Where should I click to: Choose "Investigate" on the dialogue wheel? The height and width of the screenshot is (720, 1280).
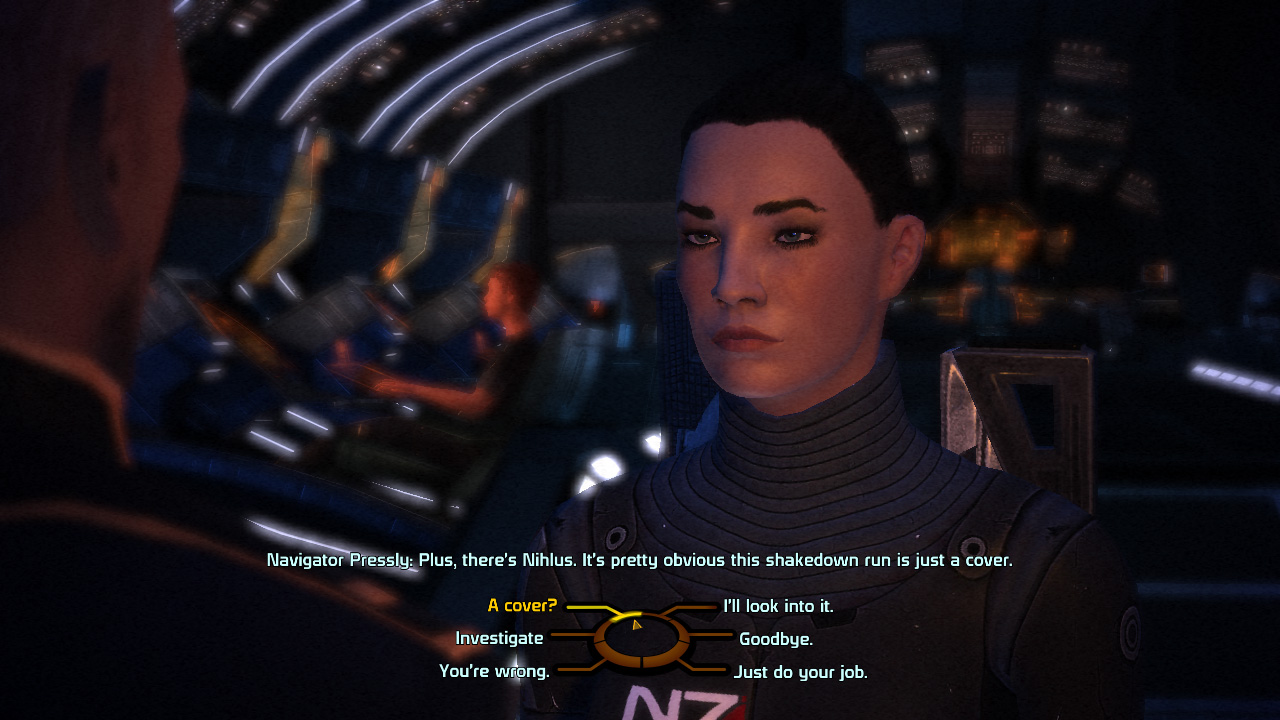499,638
